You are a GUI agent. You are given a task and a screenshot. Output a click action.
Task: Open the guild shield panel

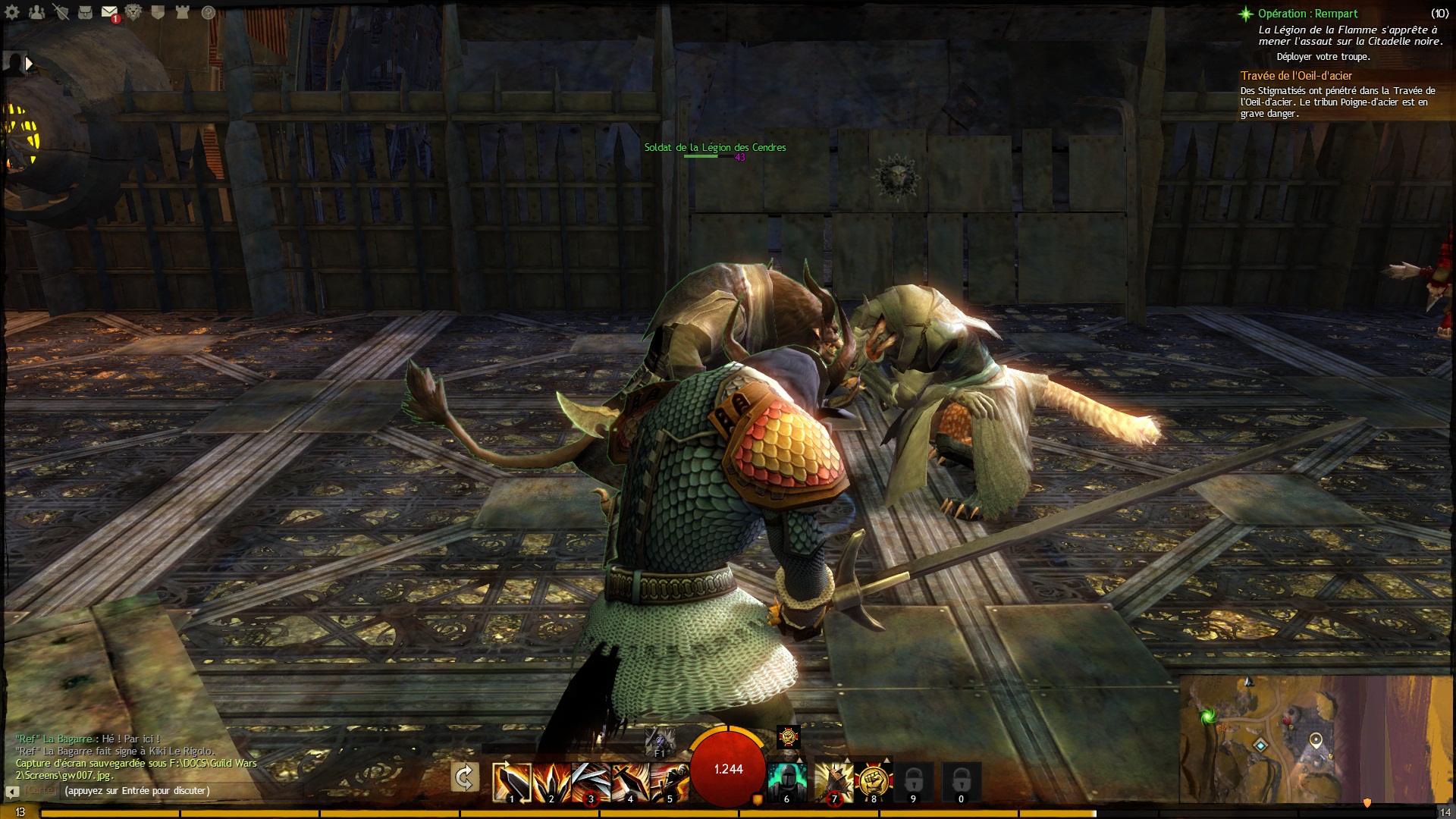(x=158, y=12)
